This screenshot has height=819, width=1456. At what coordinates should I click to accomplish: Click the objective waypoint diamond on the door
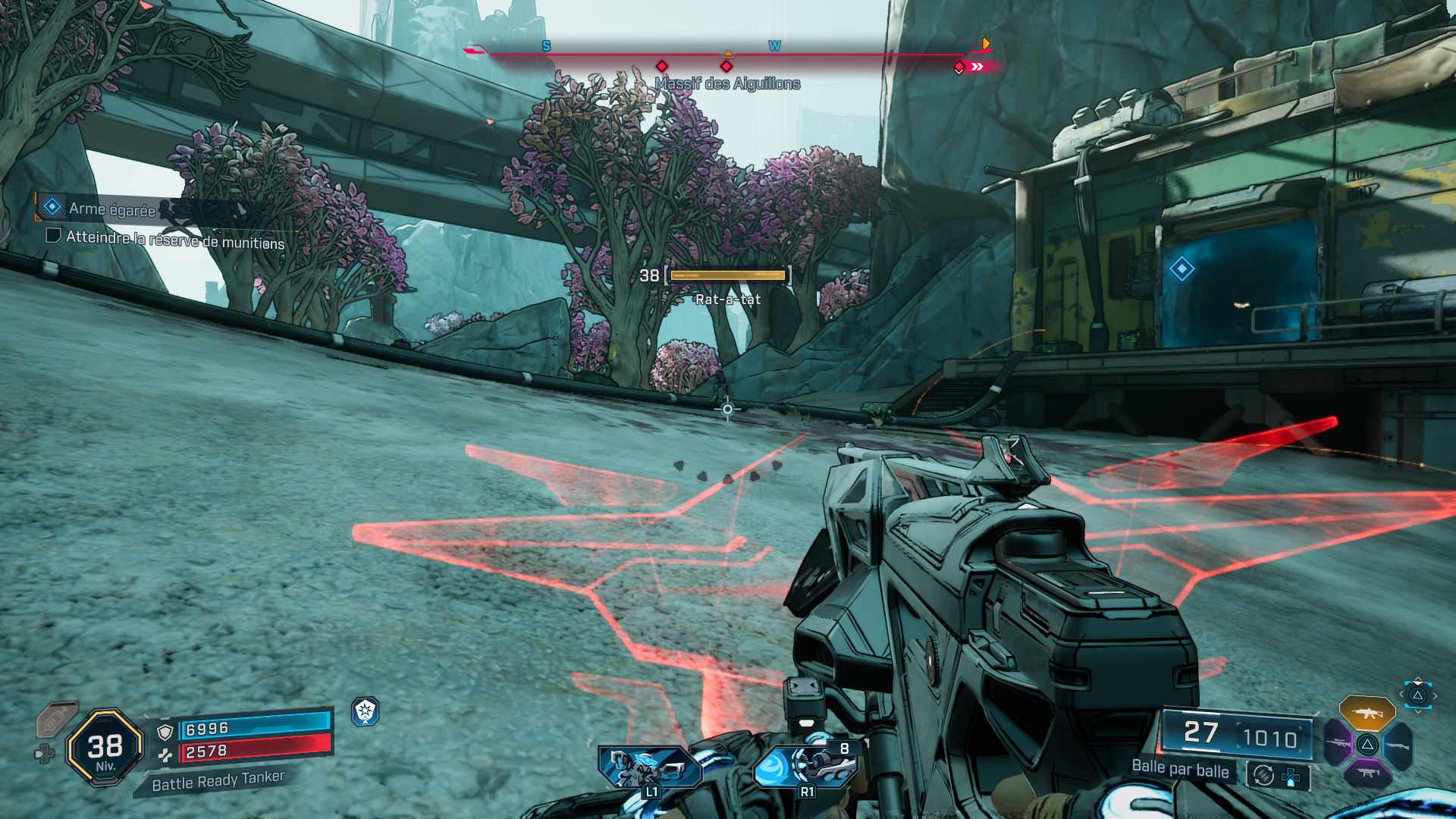pyautogui.click(x=1181, y=268)
